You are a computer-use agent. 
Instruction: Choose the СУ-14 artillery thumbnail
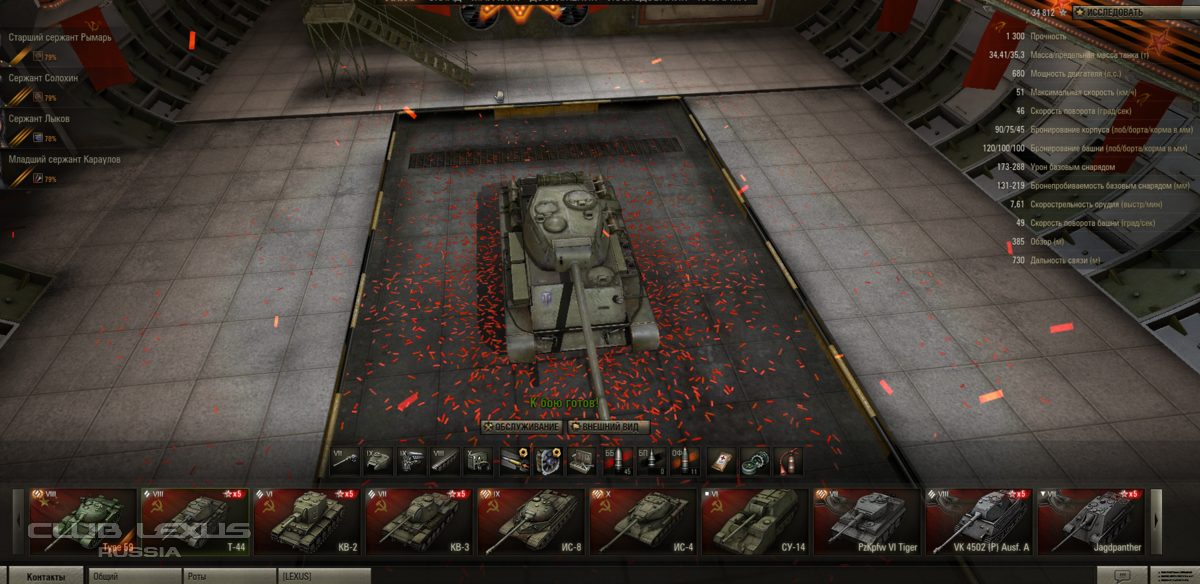coord(756,521)
